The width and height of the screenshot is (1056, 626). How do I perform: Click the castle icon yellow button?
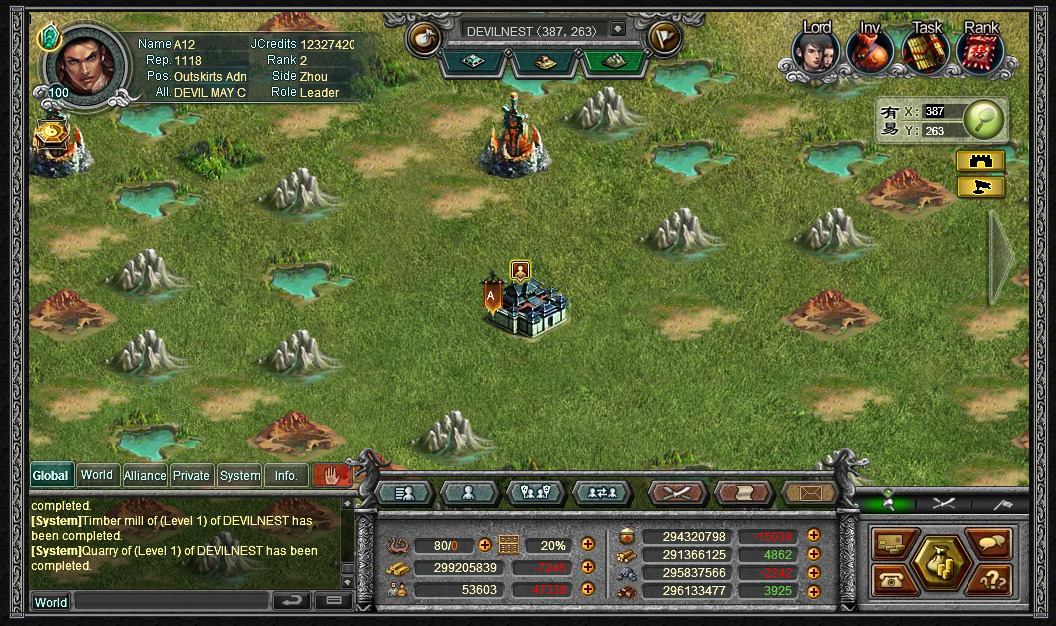(980, 161)
